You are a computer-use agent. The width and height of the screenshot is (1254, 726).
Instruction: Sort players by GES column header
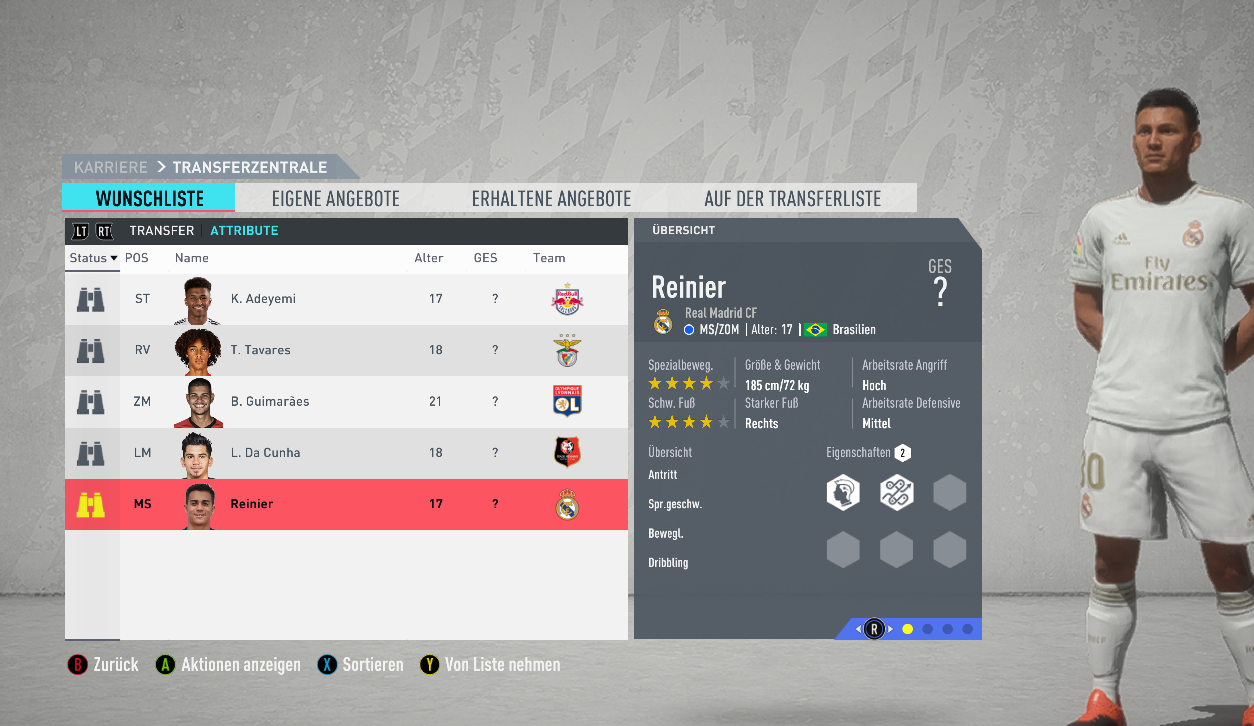(485, 258)
